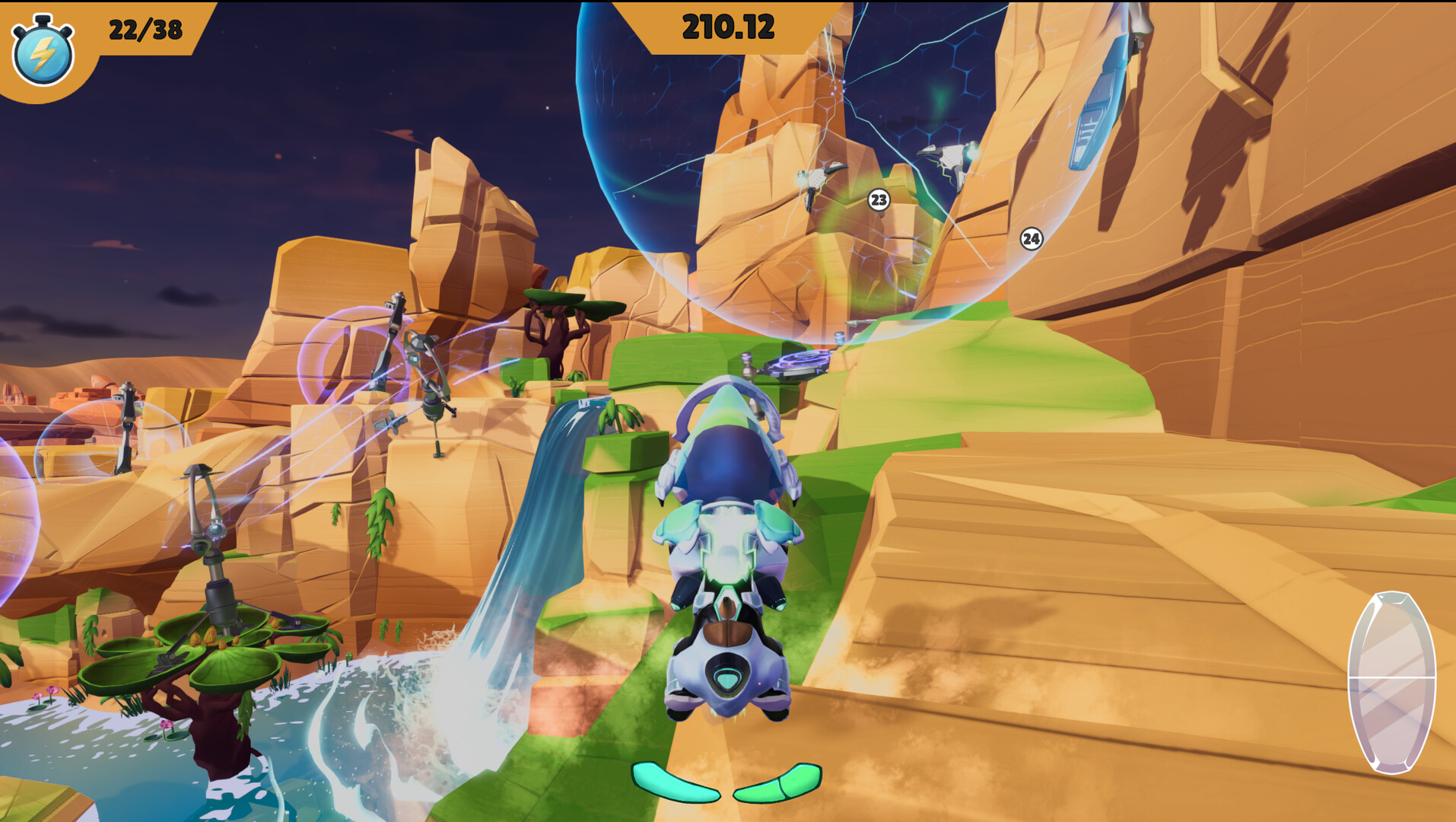Image resolution: width=1456 pixels, height=822 pixels.
Task: Click the crystal gauge icon
Action: pos(1391,682)
